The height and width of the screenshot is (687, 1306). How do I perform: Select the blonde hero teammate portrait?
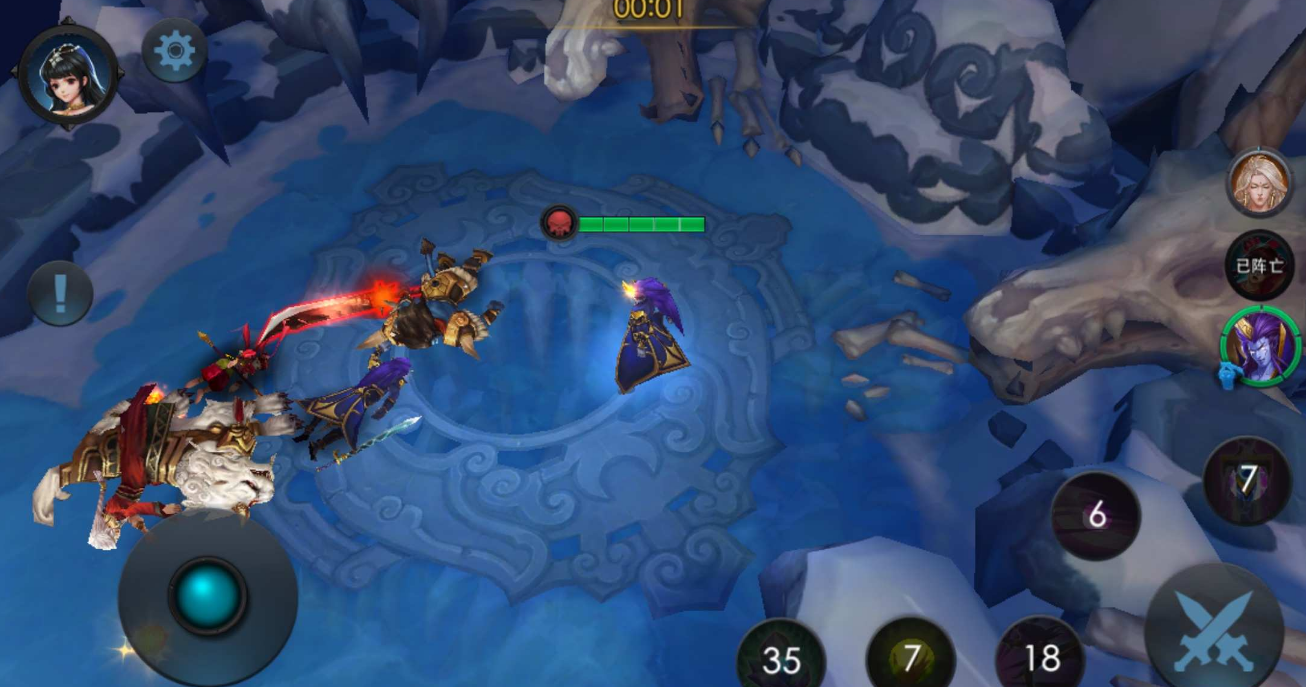point(1259,182)
